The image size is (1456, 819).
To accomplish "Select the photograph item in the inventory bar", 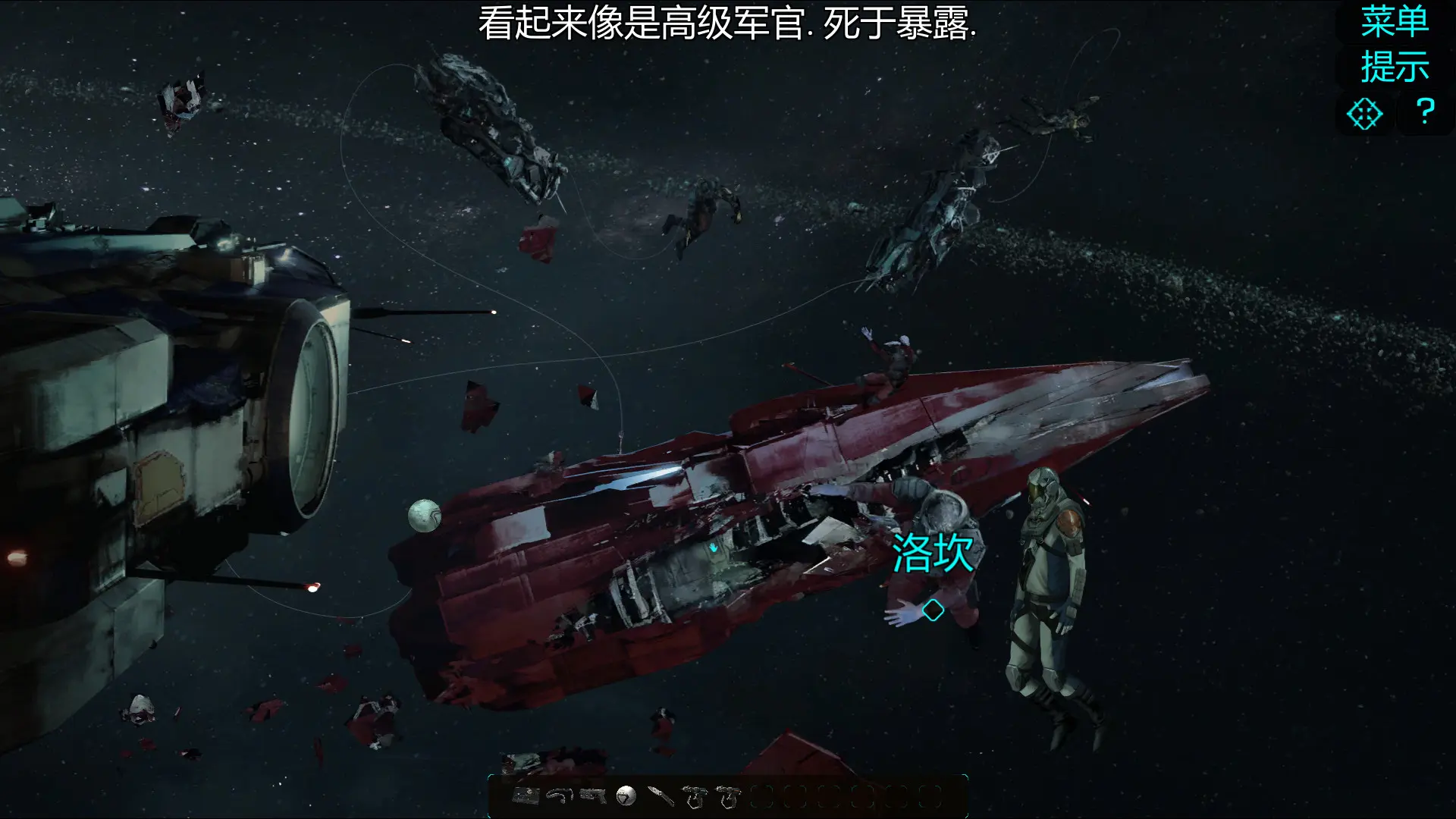I will [x=526, y=795].
